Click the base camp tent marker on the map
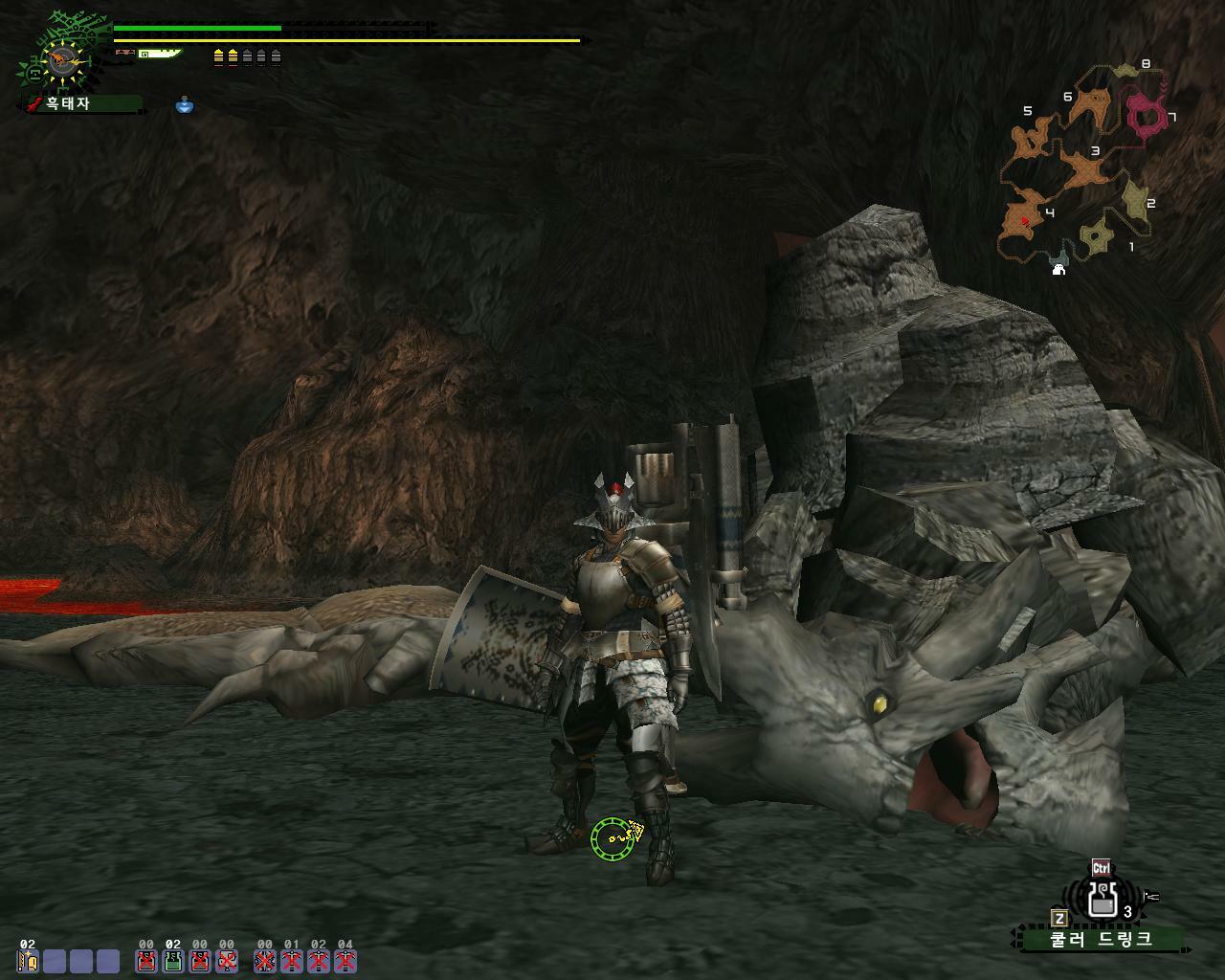Viewport: 1225px width, 980px height. click(1058, 269)
